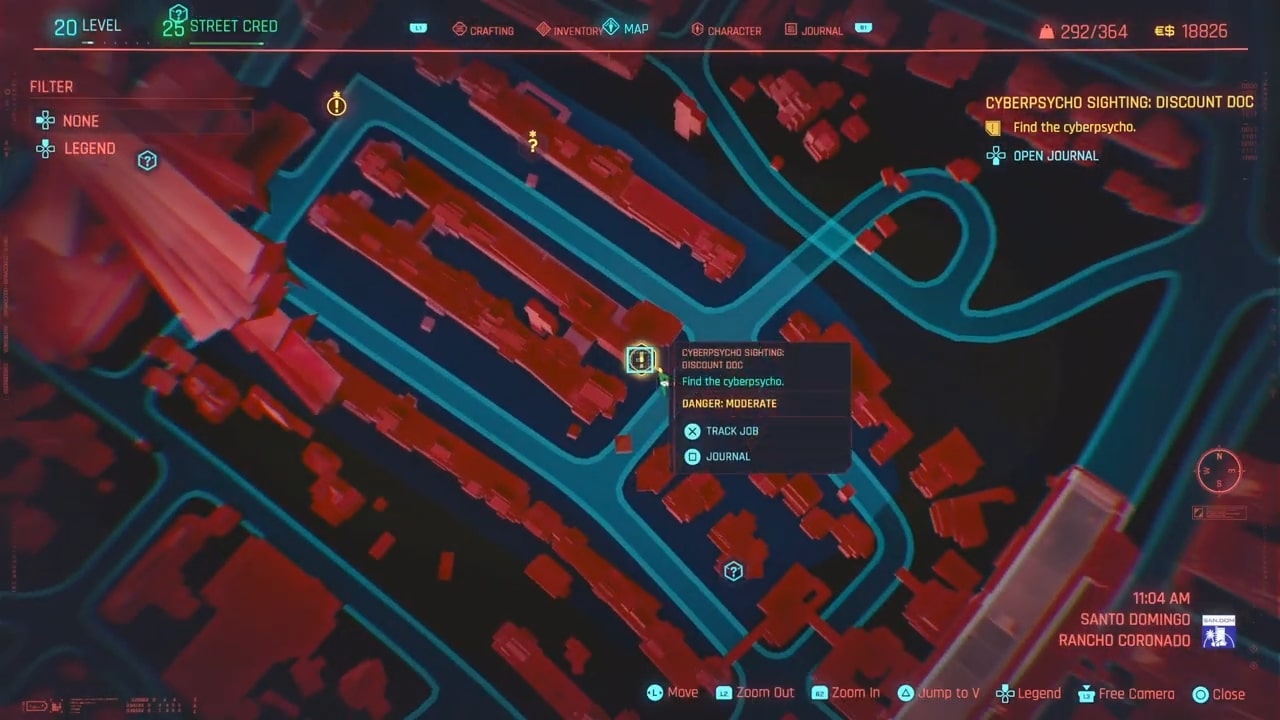
Task: Click the Inventory icon in the top bar
Action: pos(544,30)
